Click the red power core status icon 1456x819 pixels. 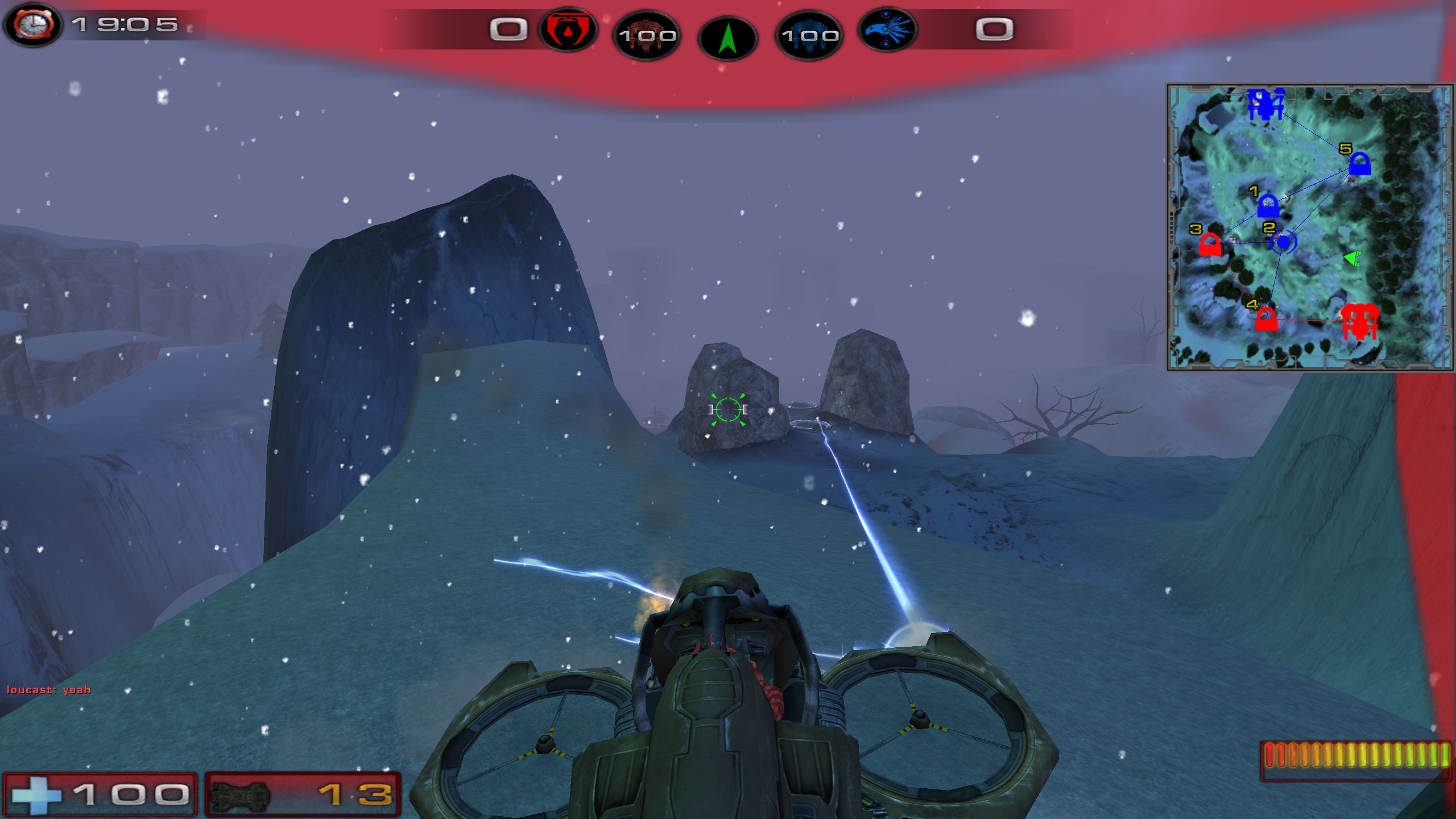[x=647, y=35]
